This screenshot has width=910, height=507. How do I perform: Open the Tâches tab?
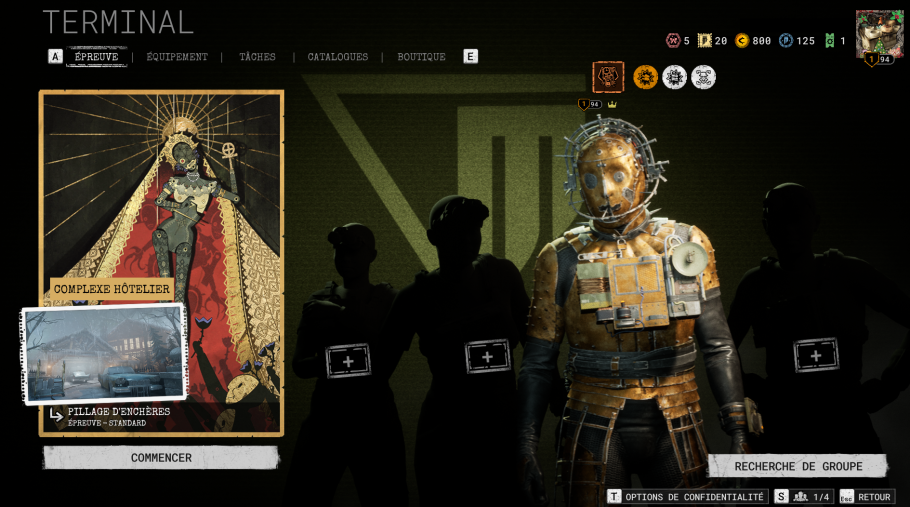[x=257, y=57]
